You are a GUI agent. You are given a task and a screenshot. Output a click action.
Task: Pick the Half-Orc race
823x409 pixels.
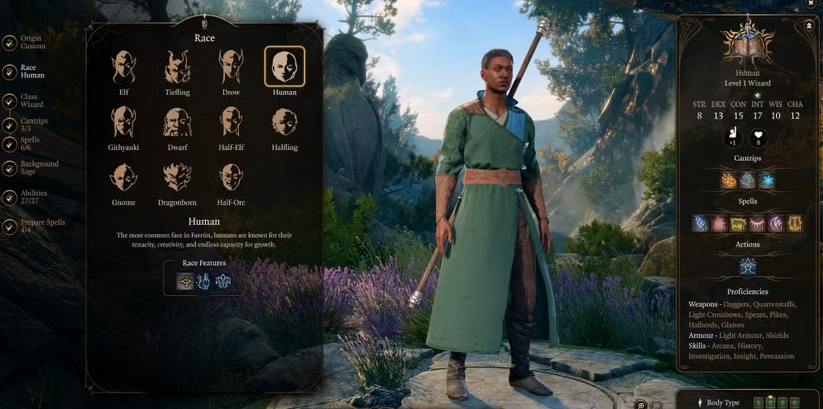point(231,178)
